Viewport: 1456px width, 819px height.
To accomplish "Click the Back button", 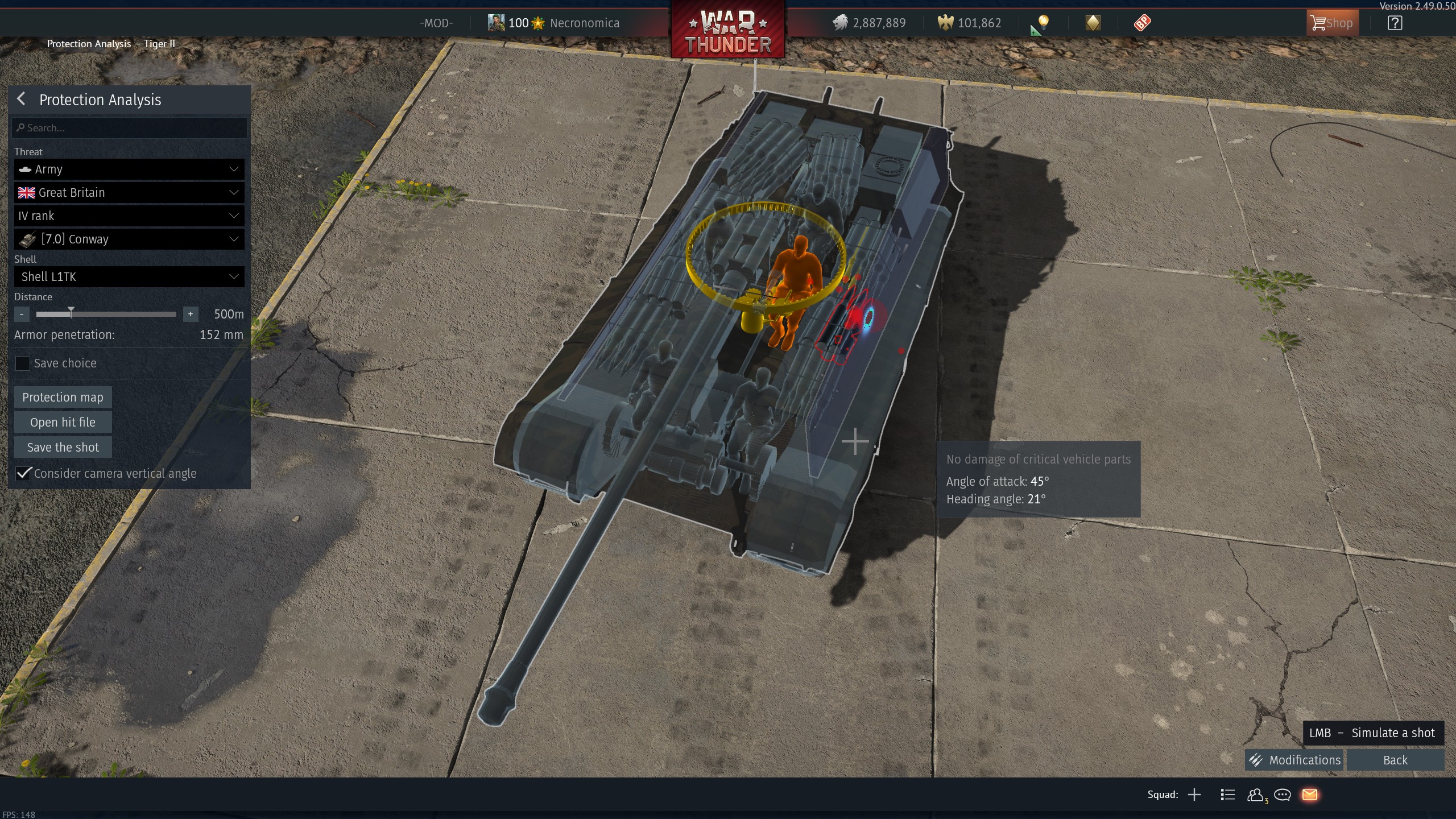I will (x=1395, y=760).
